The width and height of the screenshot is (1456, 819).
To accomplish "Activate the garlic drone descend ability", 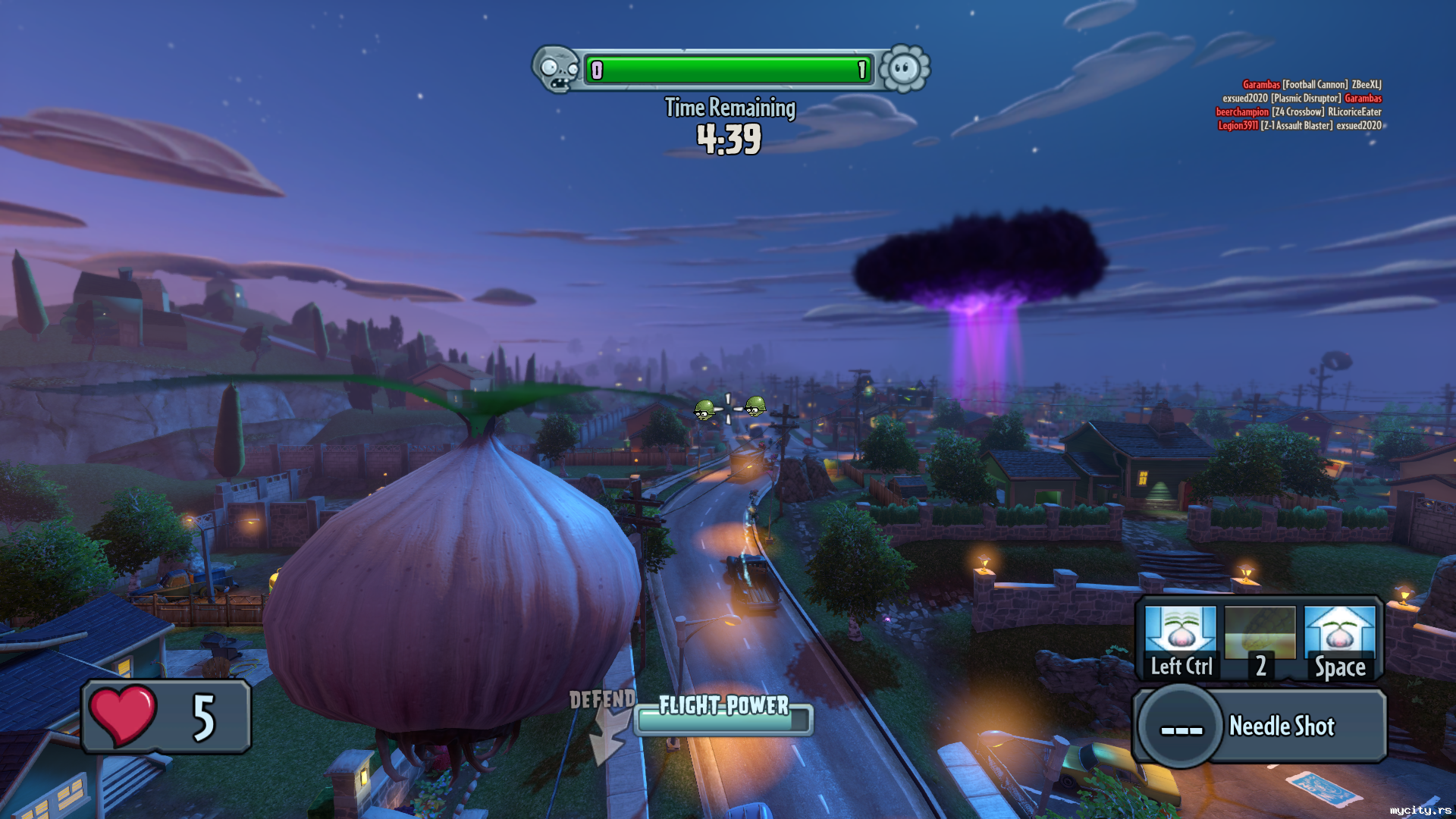I will pyautogui.click(x=1180, y=641).
